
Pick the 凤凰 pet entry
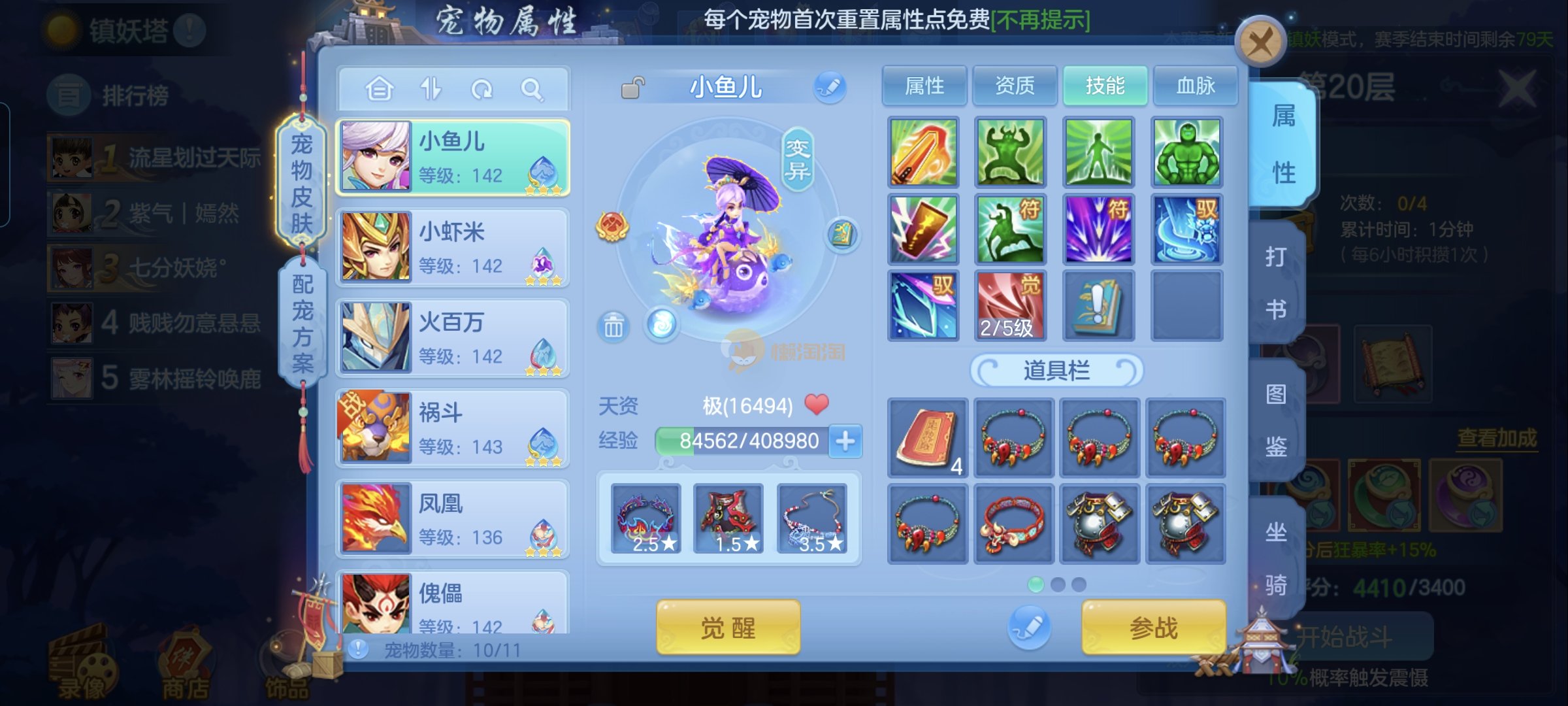pyautogui.click(x=452, y=519)
